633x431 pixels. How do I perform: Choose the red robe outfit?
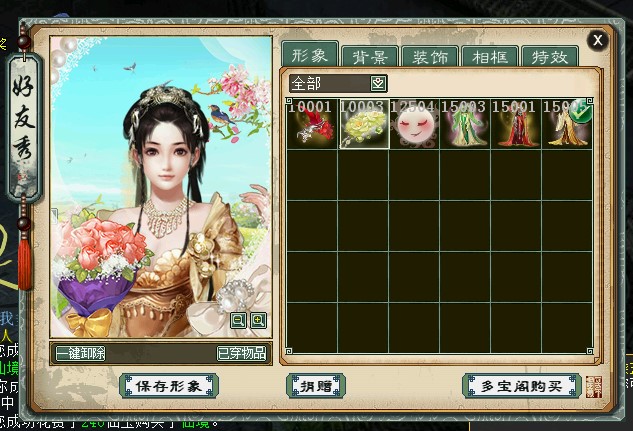pyautogui.click(x=516, y=125)
